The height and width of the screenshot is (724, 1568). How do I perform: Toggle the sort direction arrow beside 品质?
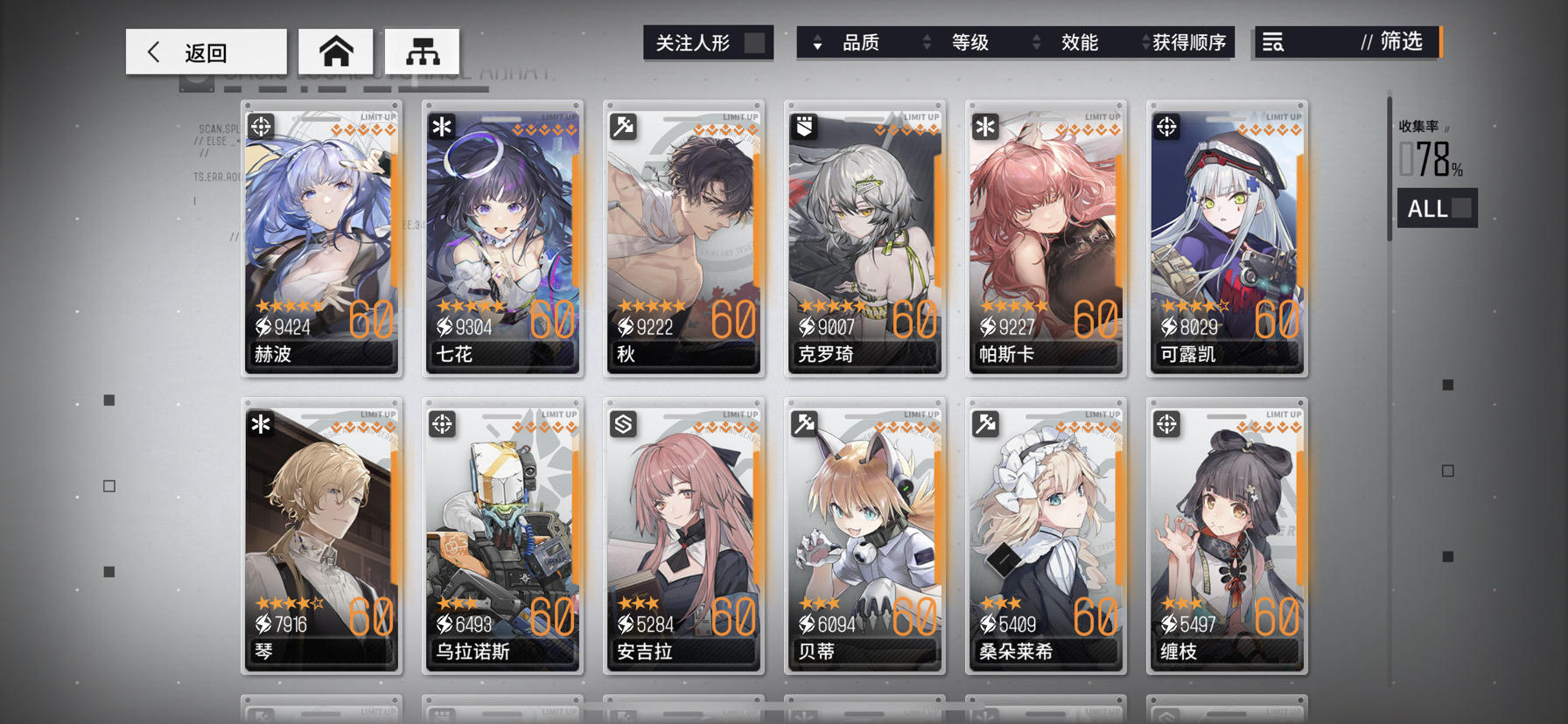[x=819, y=42]
